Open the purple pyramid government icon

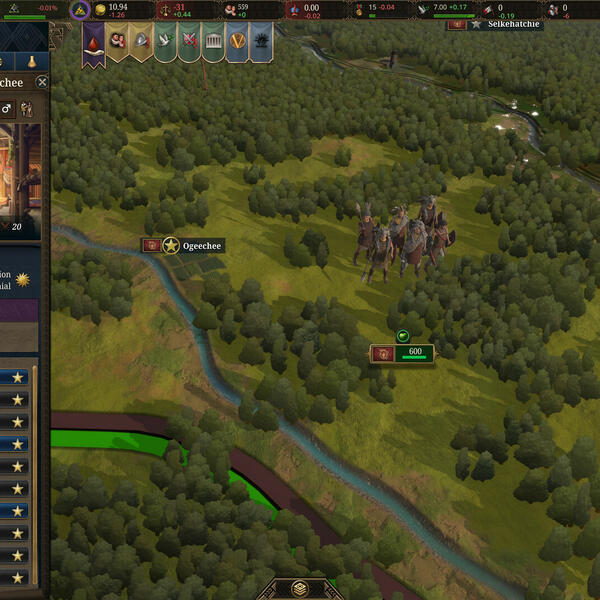pos(80,11)
